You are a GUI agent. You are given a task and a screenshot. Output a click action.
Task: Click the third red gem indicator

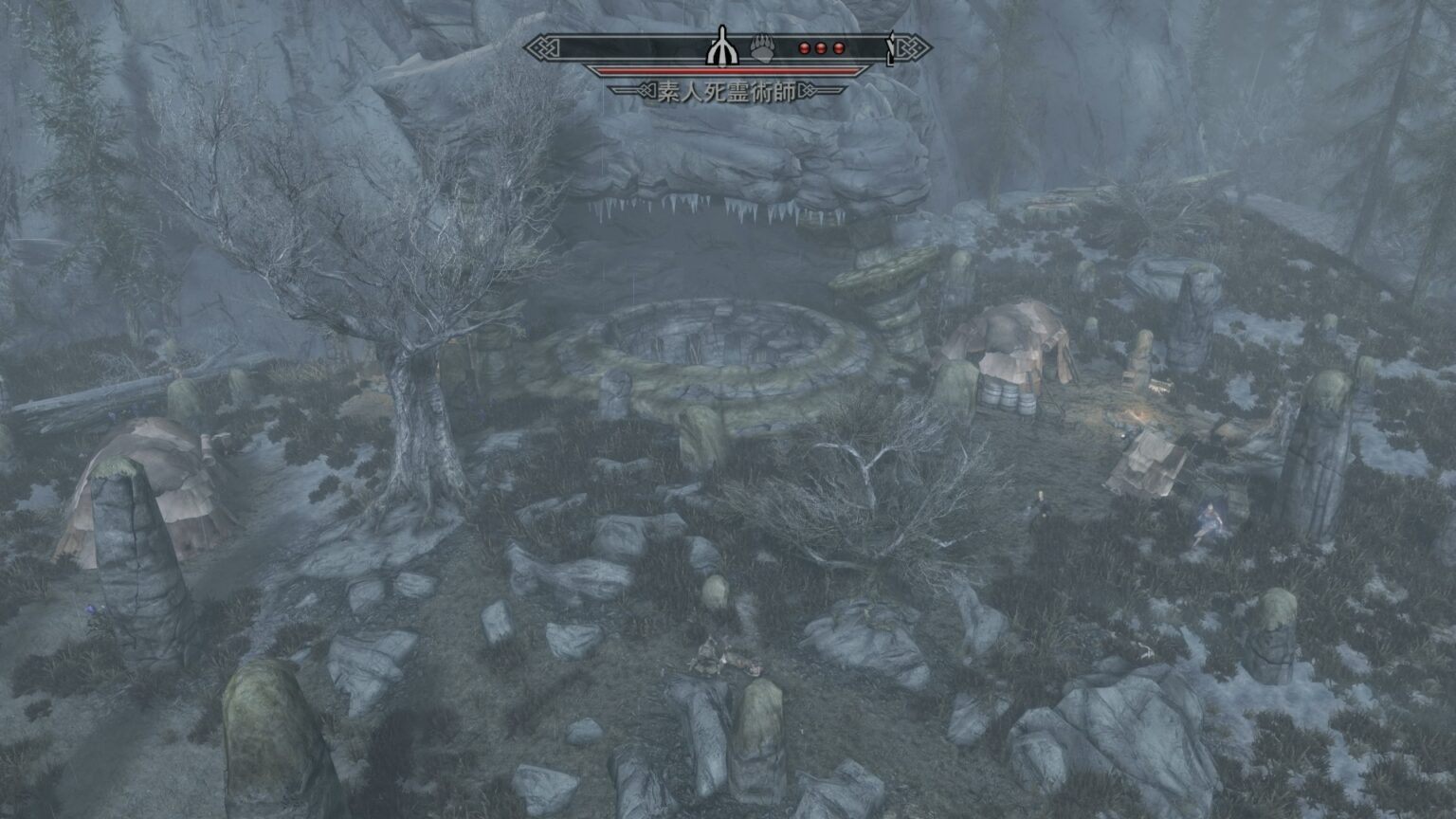pos(838,47)
